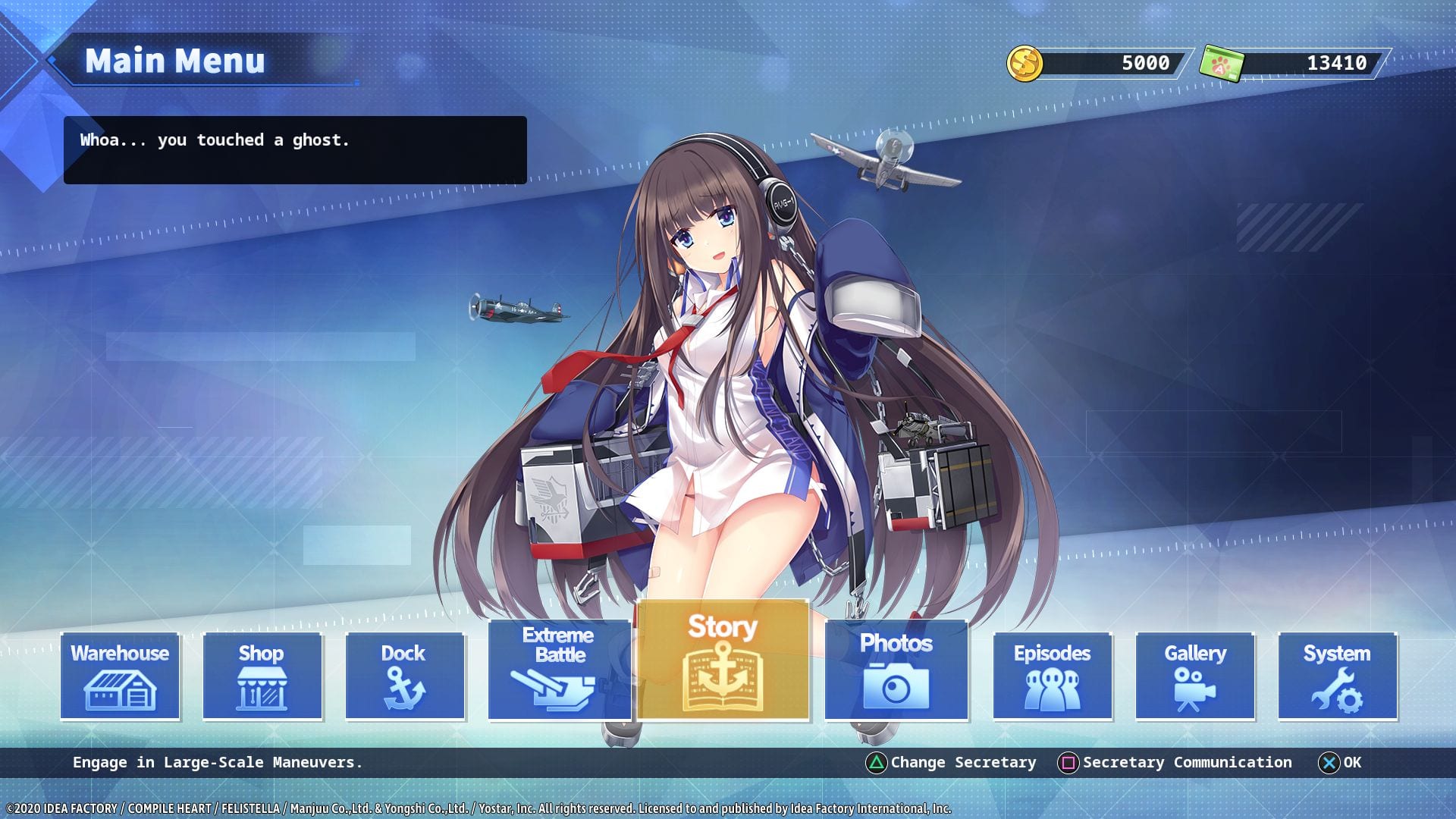Viewport: 1456px width, 819px height.
Task: View the Episodes list
Action: click(1052, 676)
